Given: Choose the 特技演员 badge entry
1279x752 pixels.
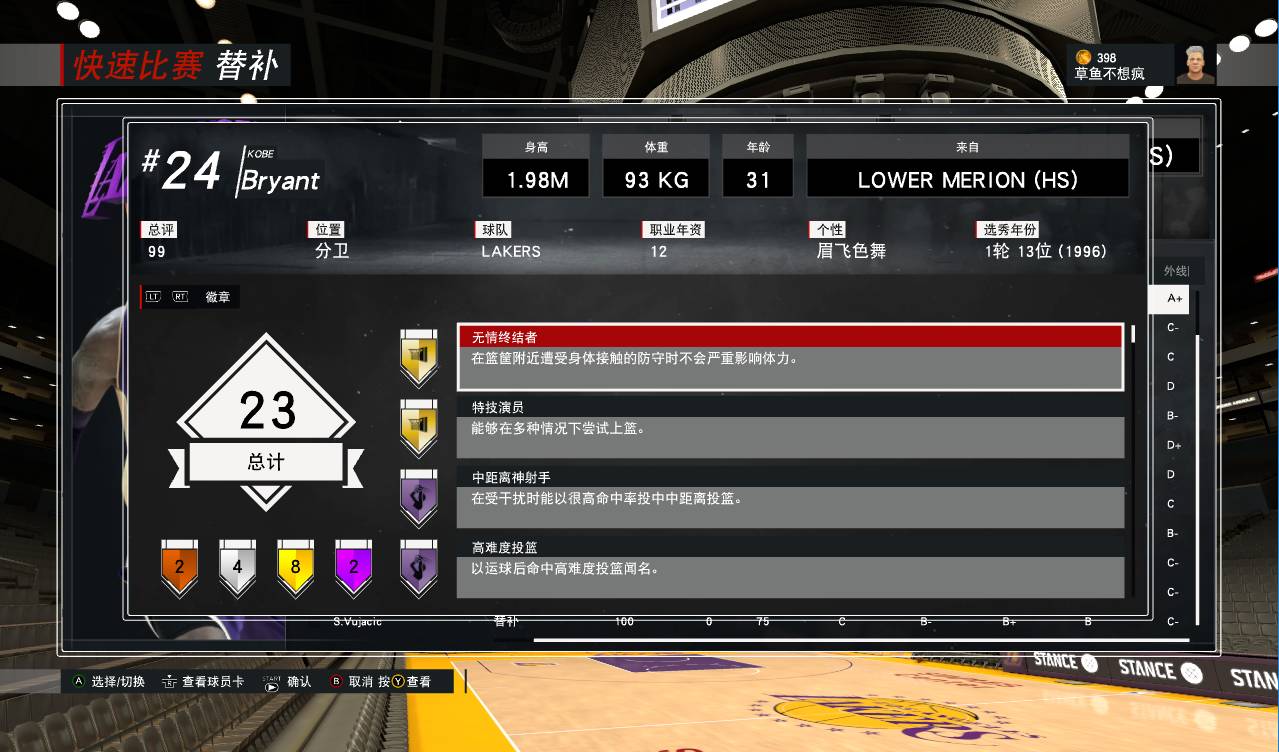Looking at the screenshot, I should coord(790,428).
